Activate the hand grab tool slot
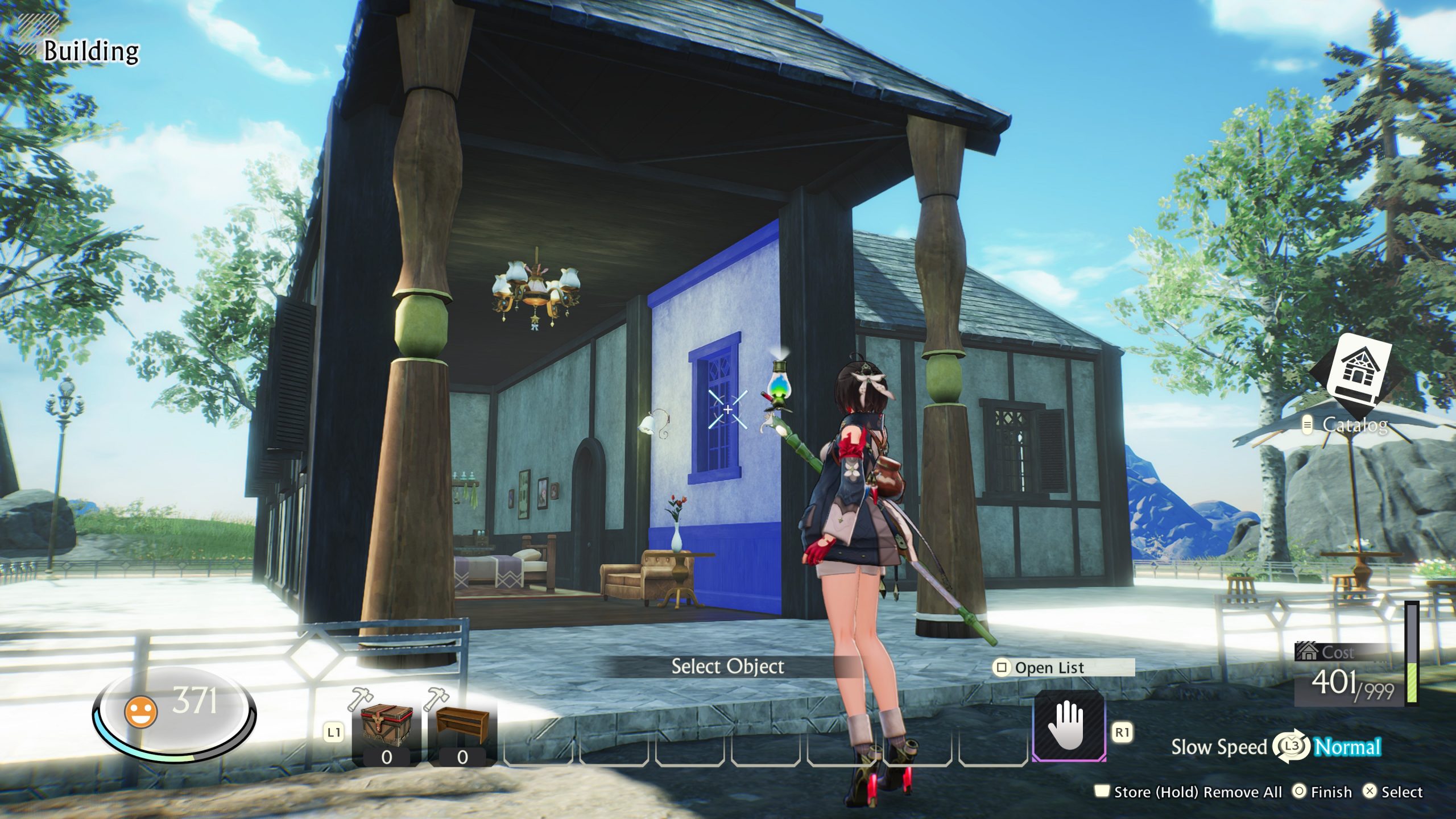This screenshot has height=819, width=1456. point(1069,726)
